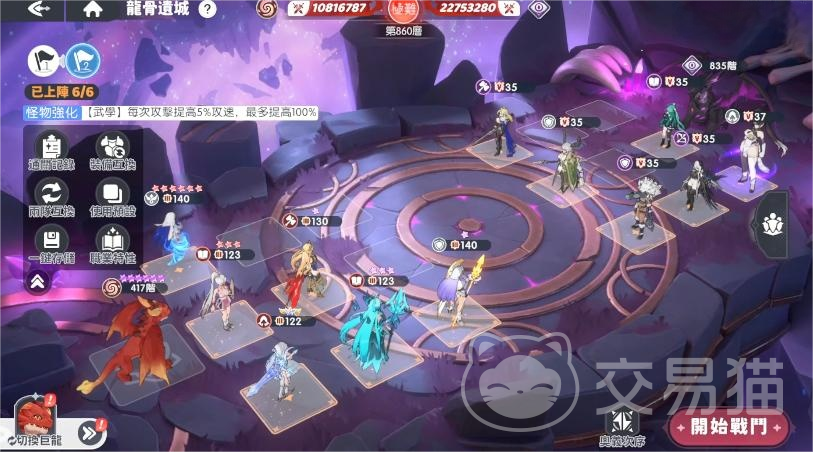Click the double-arrow button beside the dragon
Screen dimensions: 813x452
tap(92, 431)
